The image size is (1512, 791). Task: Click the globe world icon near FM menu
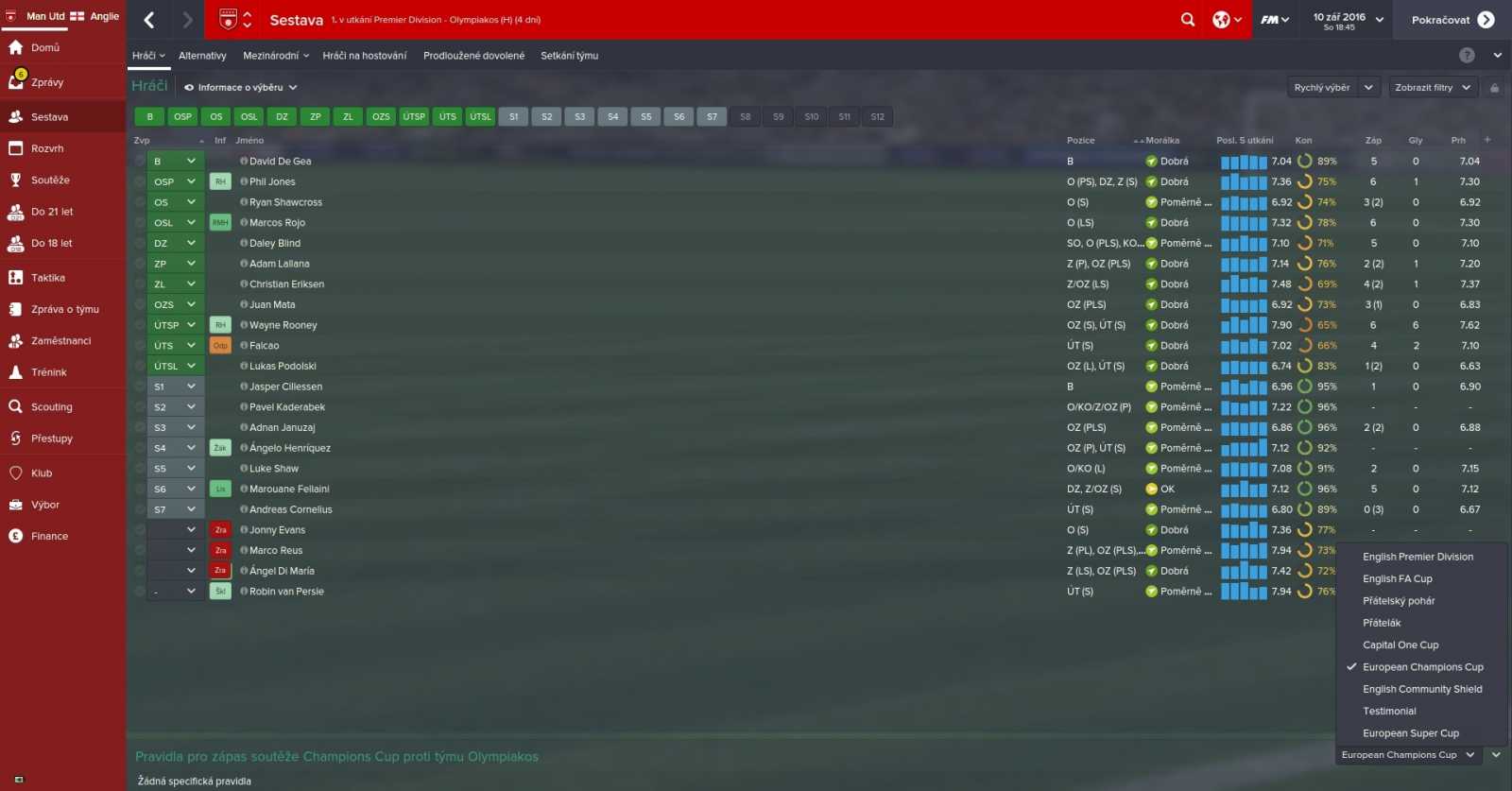1221,19
